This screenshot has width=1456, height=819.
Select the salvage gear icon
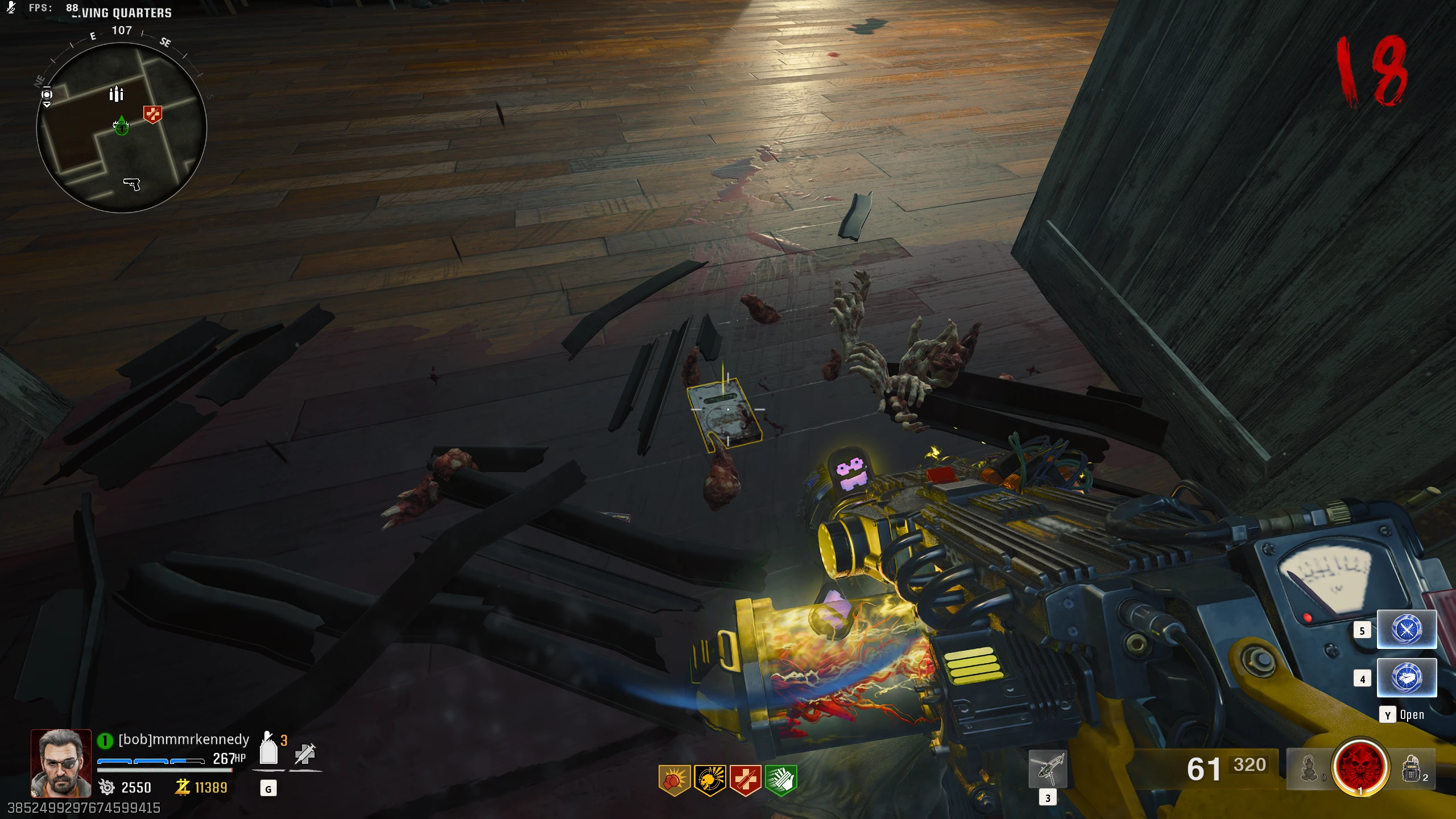click(106, 787)
